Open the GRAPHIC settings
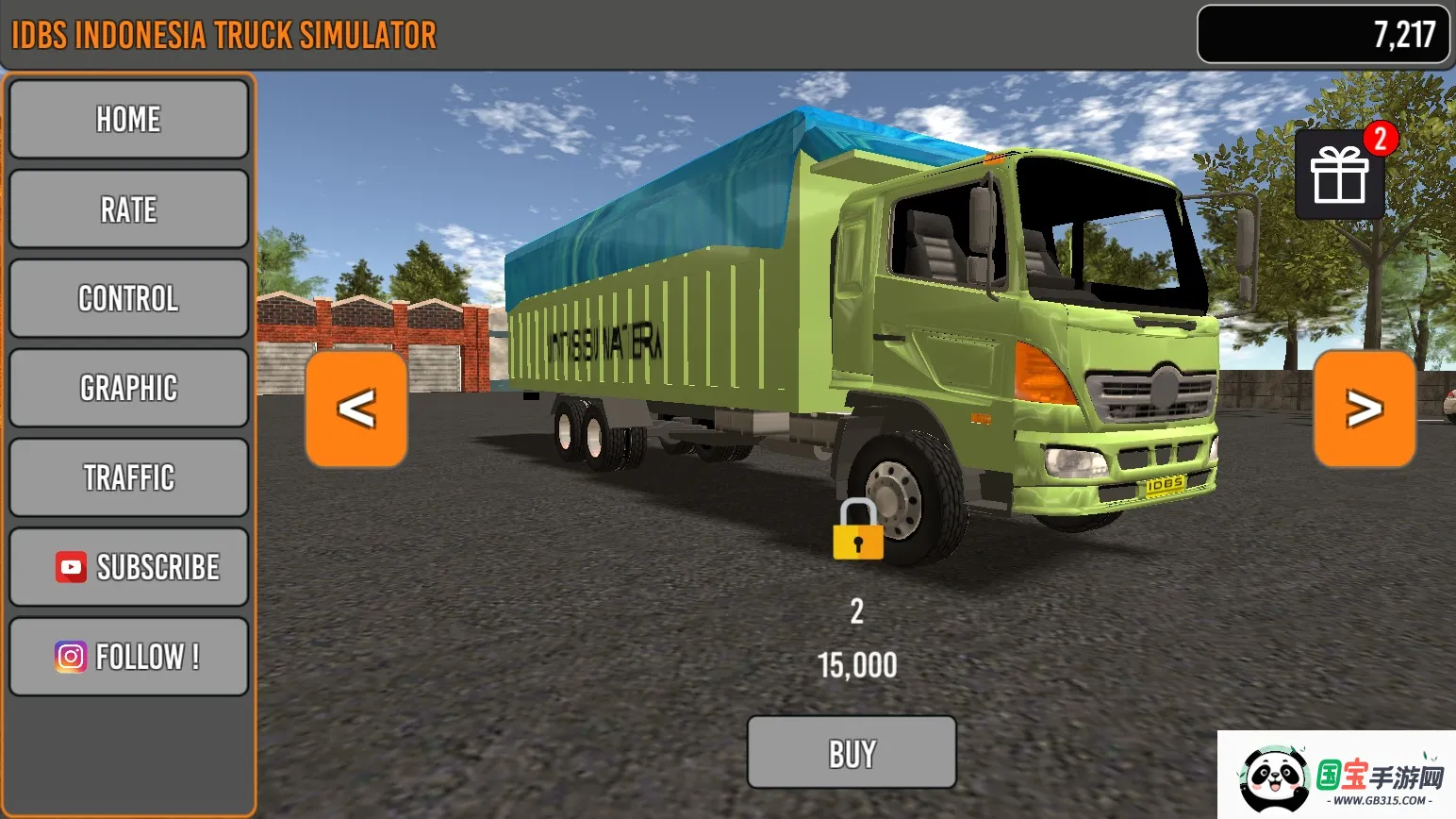Viewport: 1456px width, 819px height. click(128, 388)
